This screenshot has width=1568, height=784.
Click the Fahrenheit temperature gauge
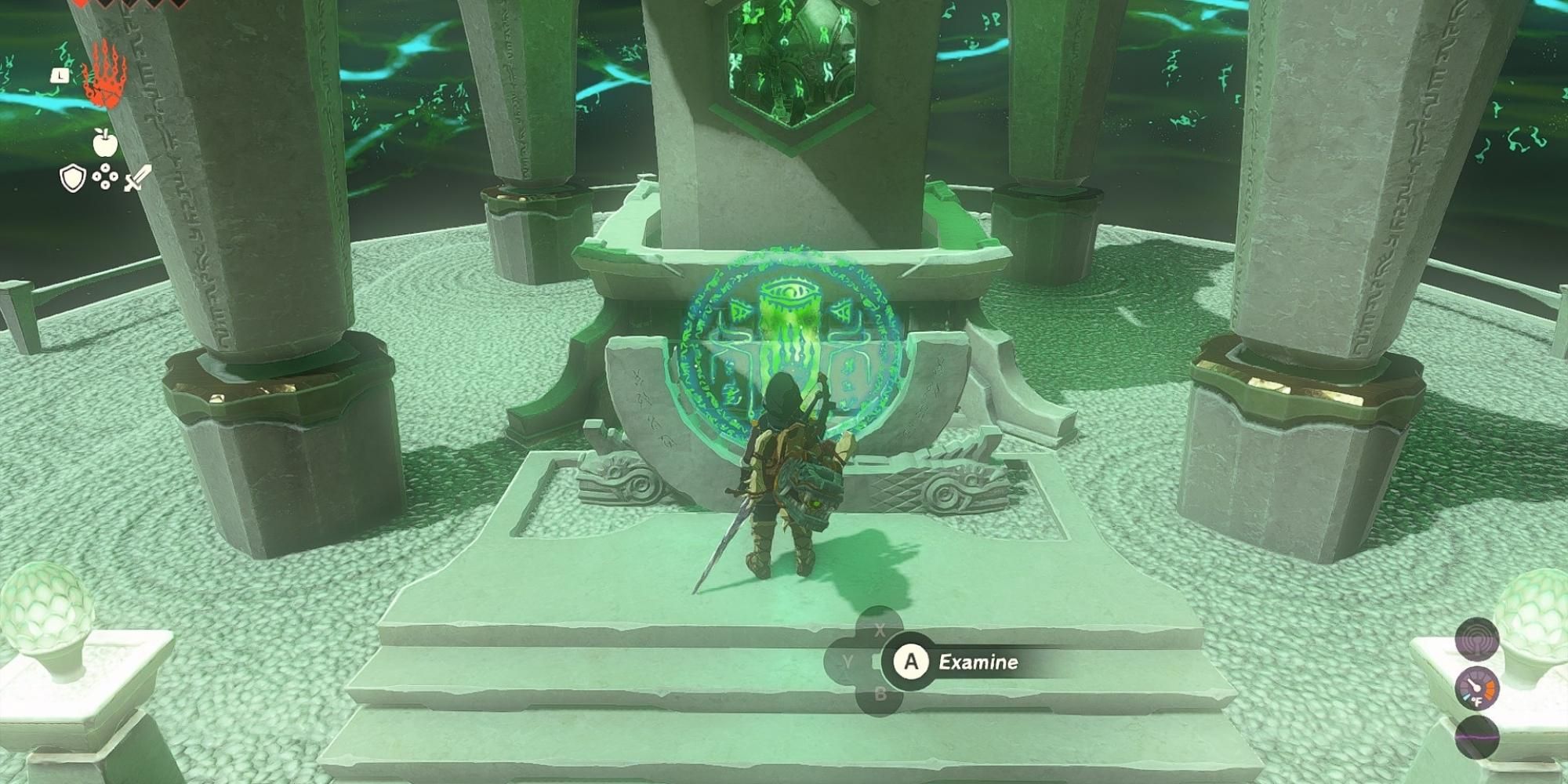click(x=1478, y=690)
